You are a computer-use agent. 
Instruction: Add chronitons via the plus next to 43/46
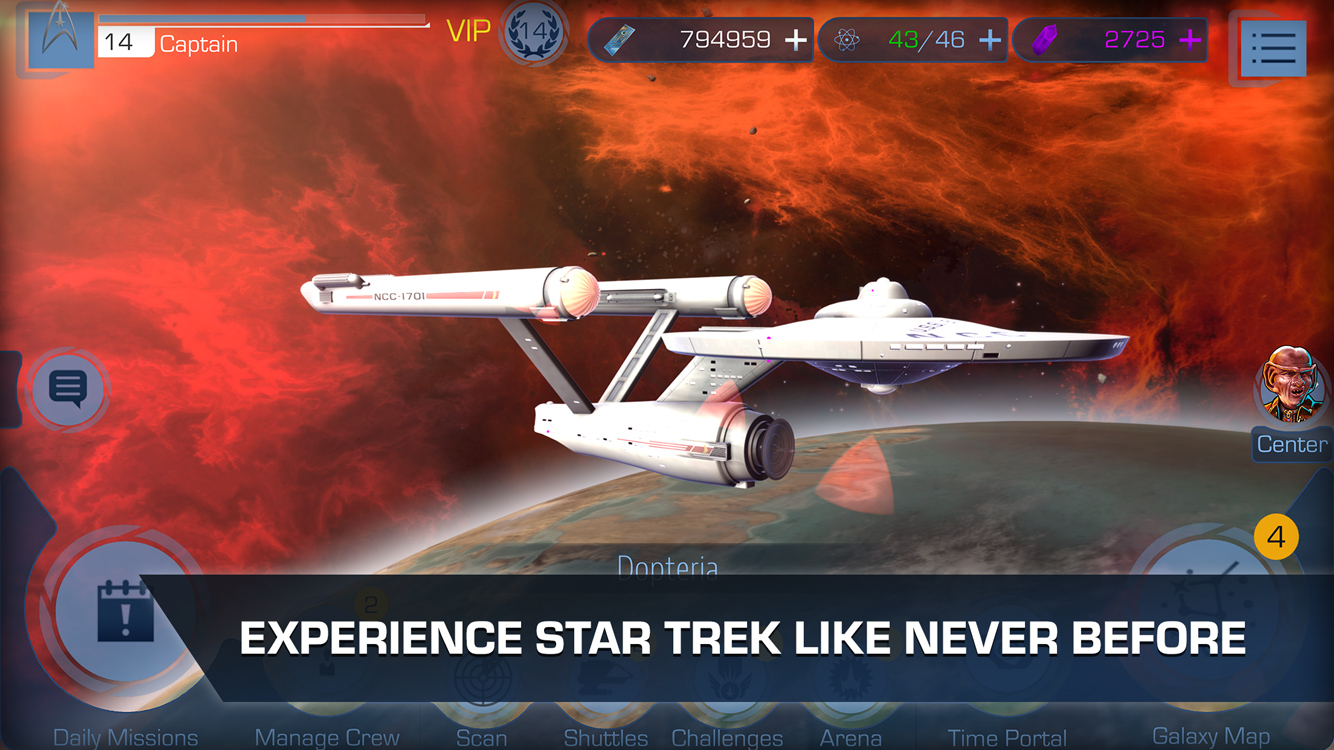989,40
